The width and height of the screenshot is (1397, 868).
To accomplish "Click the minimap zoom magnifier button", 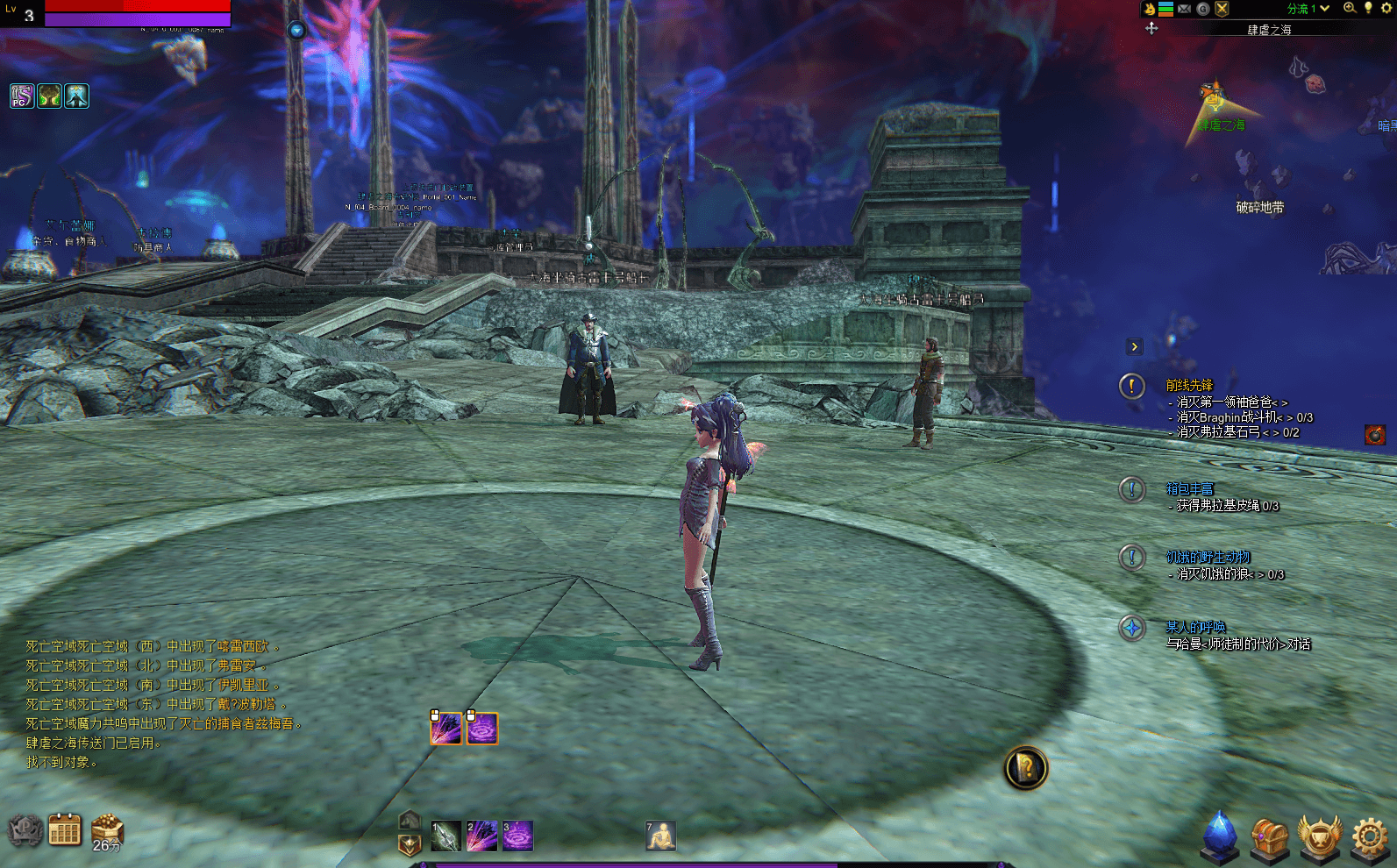I will (x=1350, y=8).
